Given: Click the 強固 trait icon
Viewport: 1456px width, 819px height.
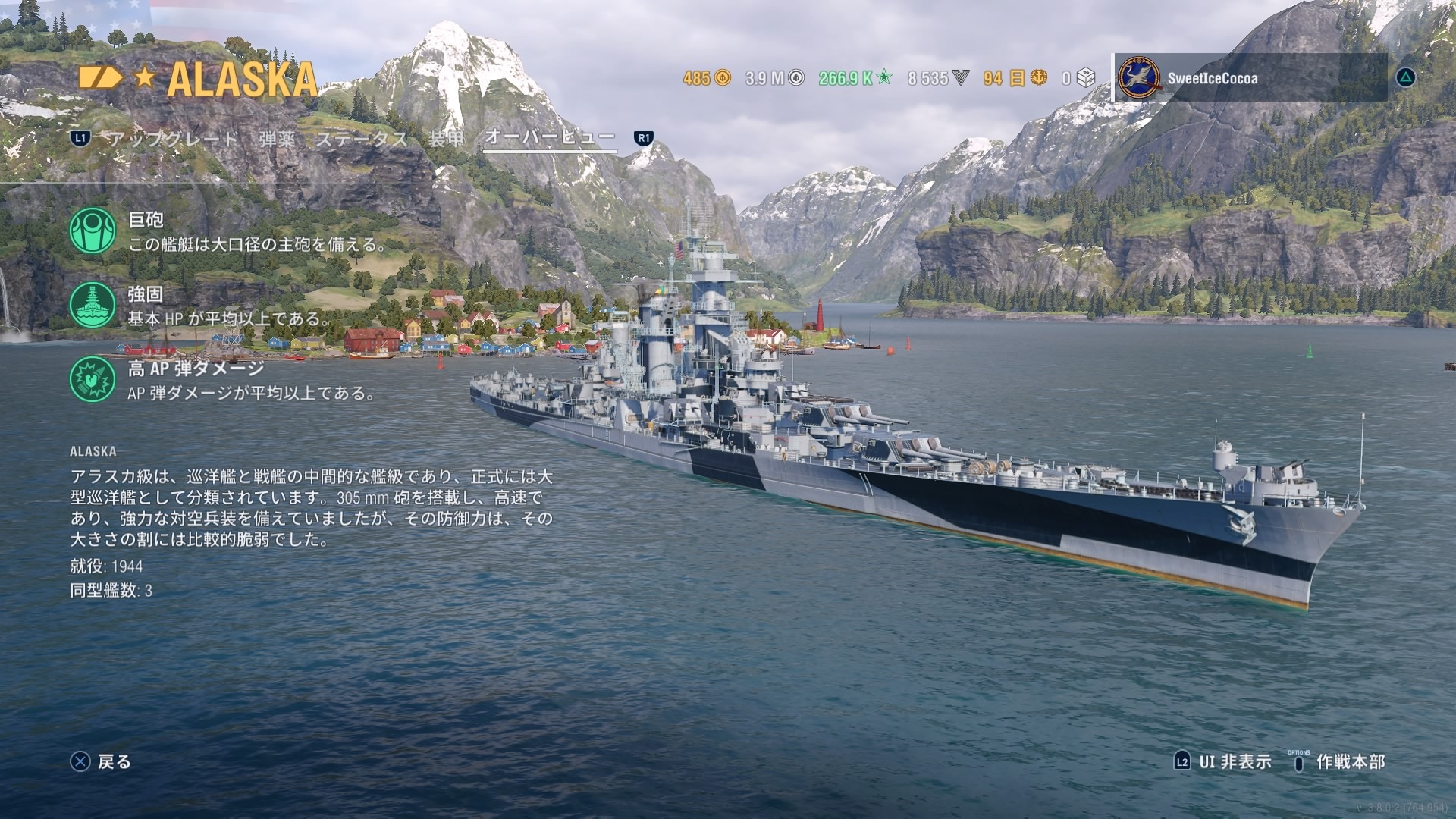Looking at the screenshot, I should [x=93, y=305].
